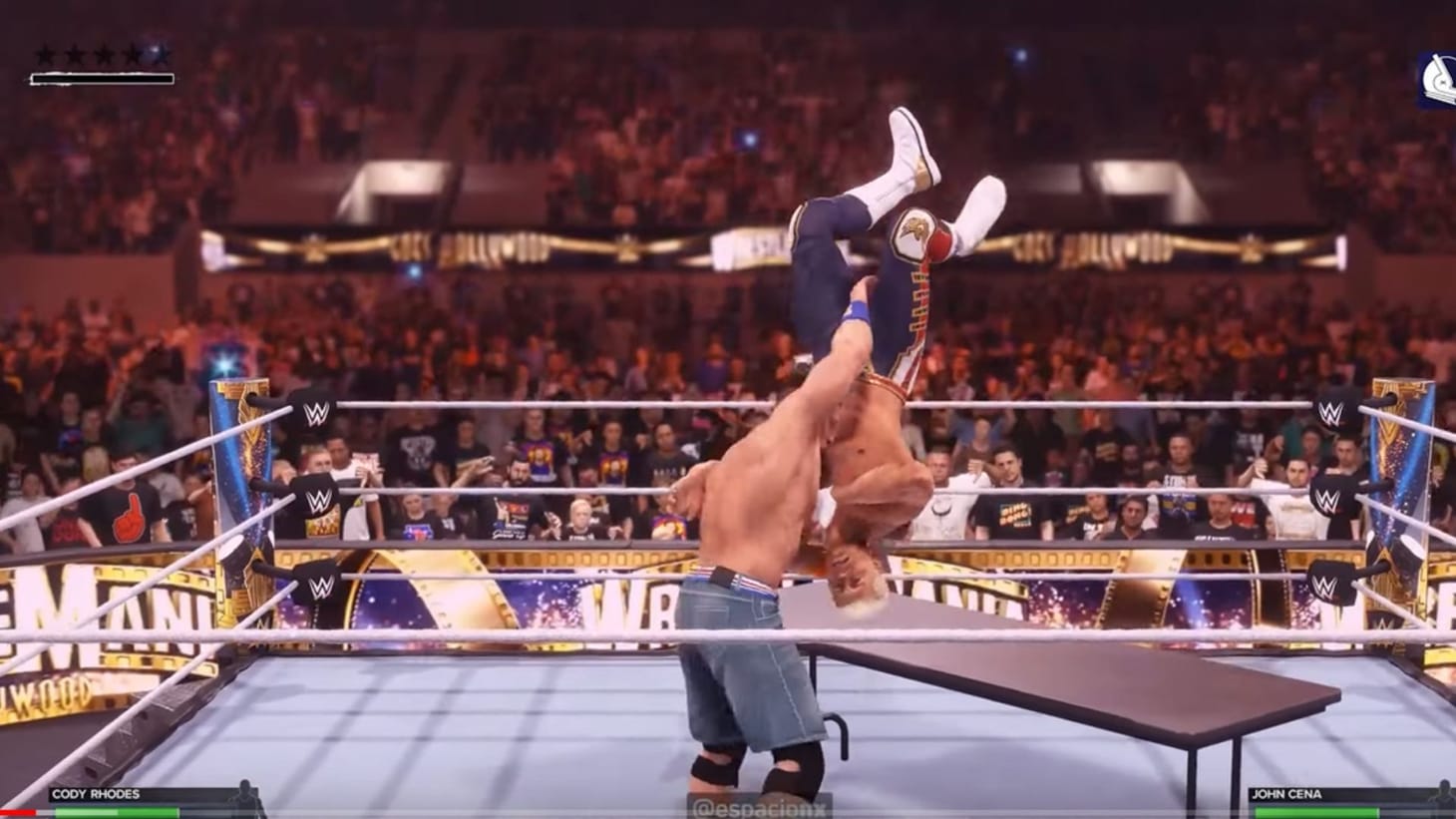Click the fifth glowing star in the rating meter
The width and height of the screenshot is (1456, 819).
pos(160,54)
